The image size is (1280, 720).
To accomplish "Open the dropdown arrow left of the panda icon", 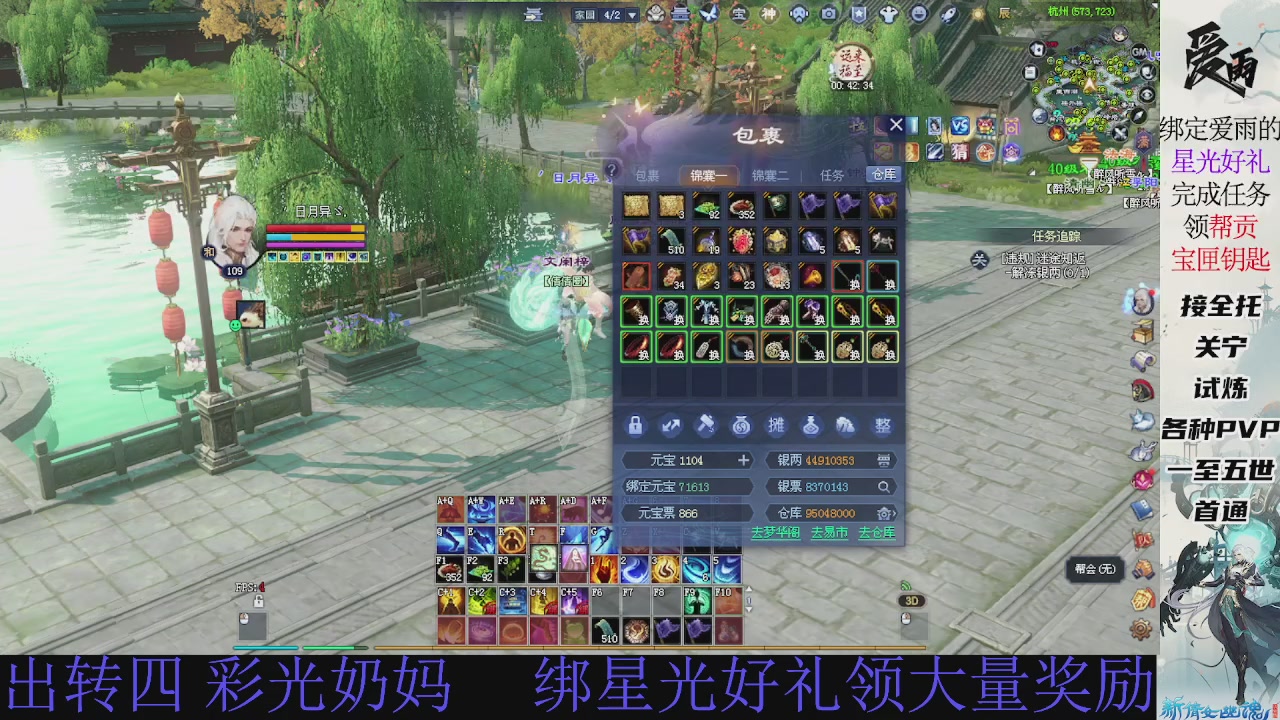I will click(632, 15).
